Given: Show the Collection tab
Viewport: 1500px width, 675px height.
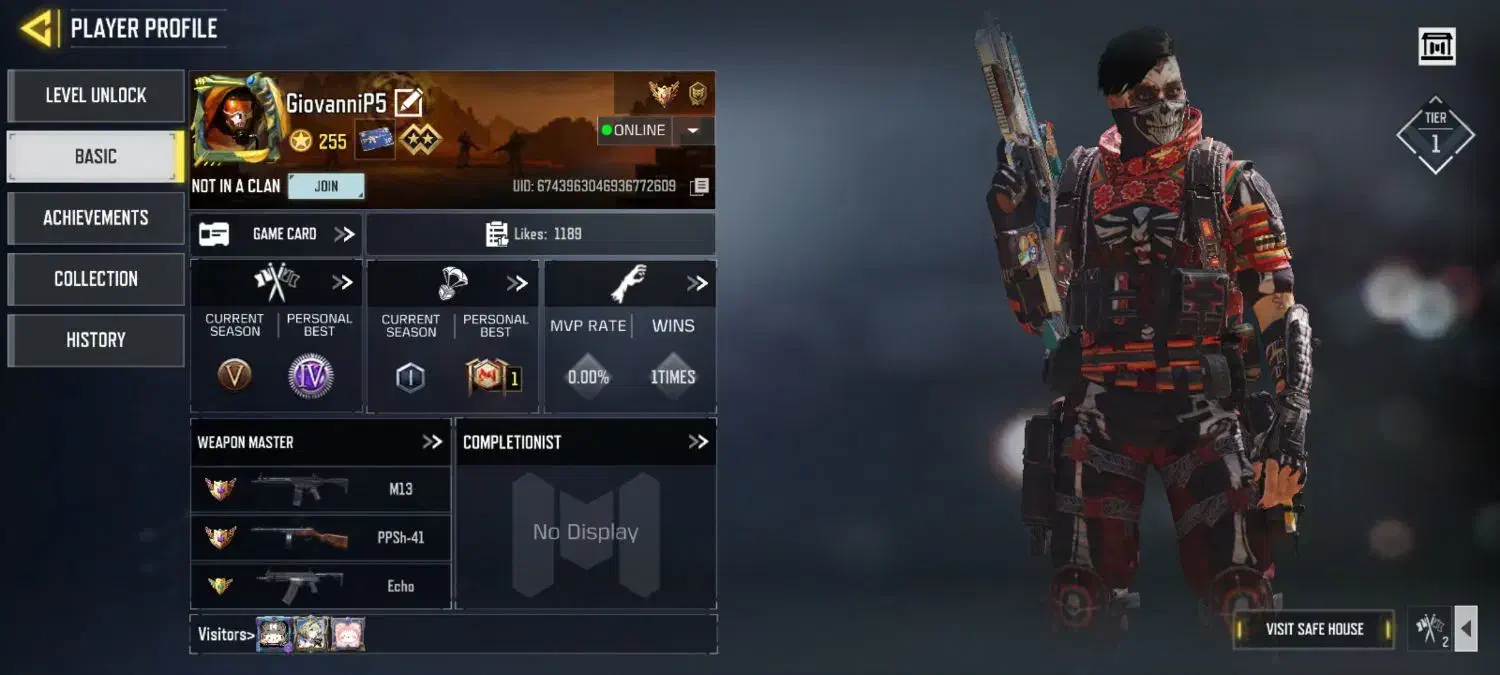Looking at the screenshot, I should click(96, 279).
